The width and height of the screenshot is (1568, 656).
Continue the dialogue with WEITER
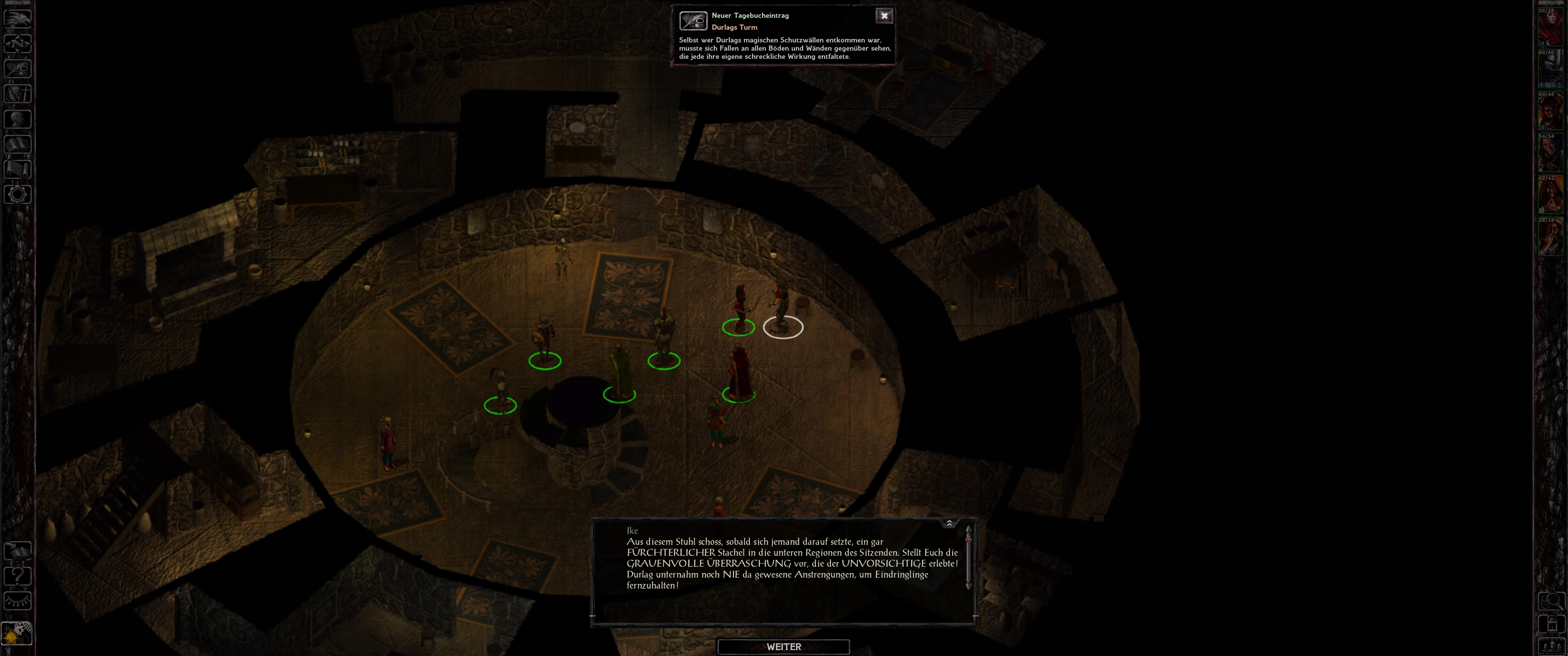[784, 647]
